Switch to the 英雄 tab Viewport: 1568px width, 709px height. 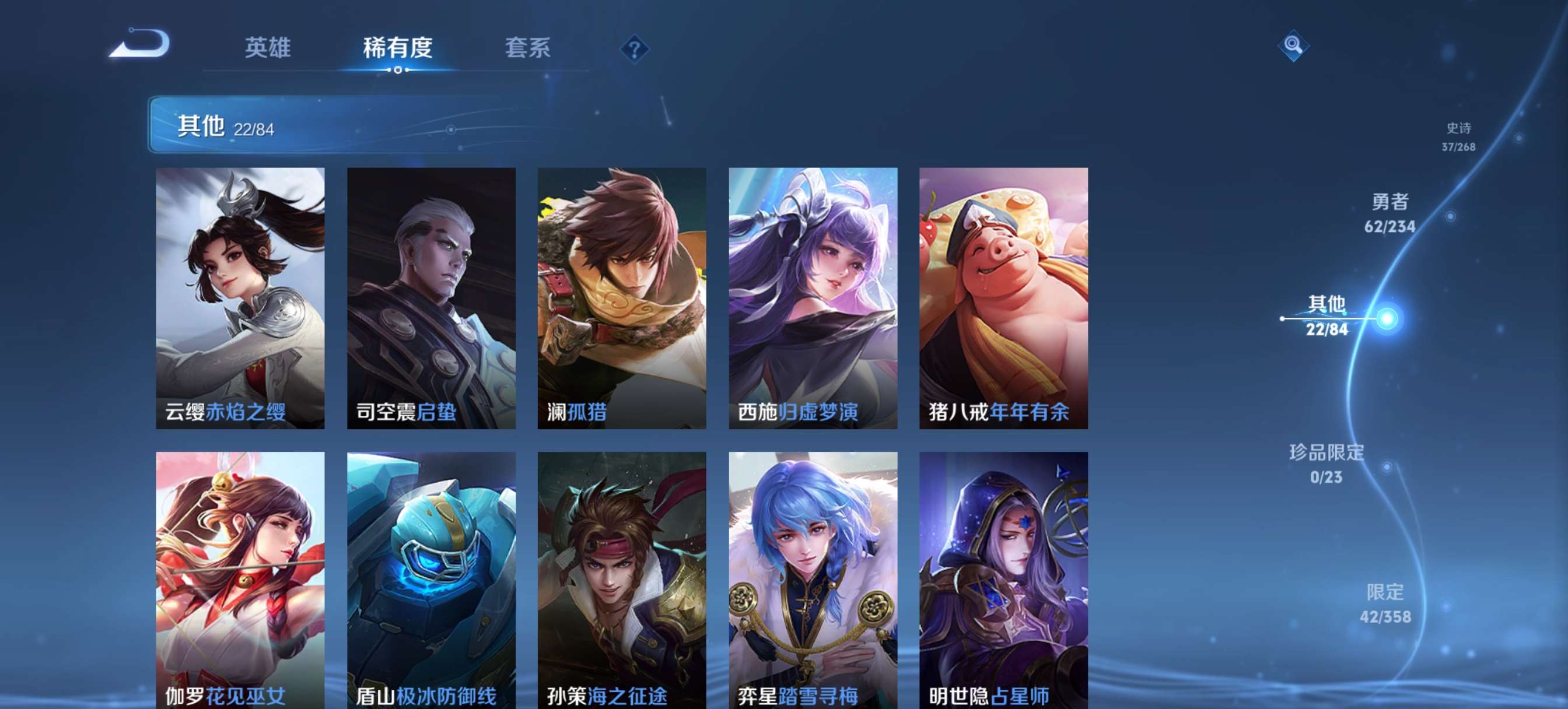click(268, 47)
